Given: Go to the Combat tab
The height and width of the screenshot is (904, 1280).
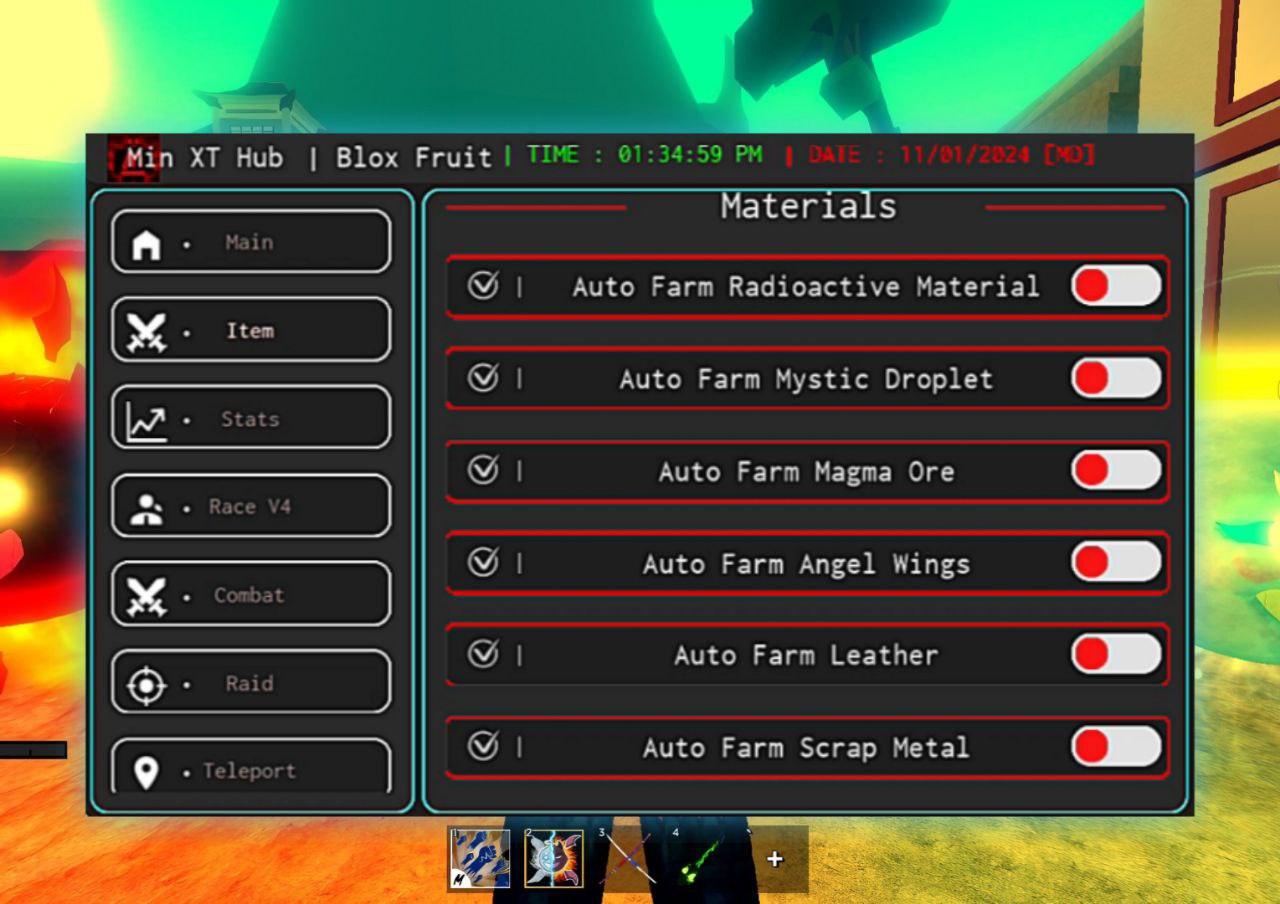Looking at the screenshot, I should pos(250,594).
